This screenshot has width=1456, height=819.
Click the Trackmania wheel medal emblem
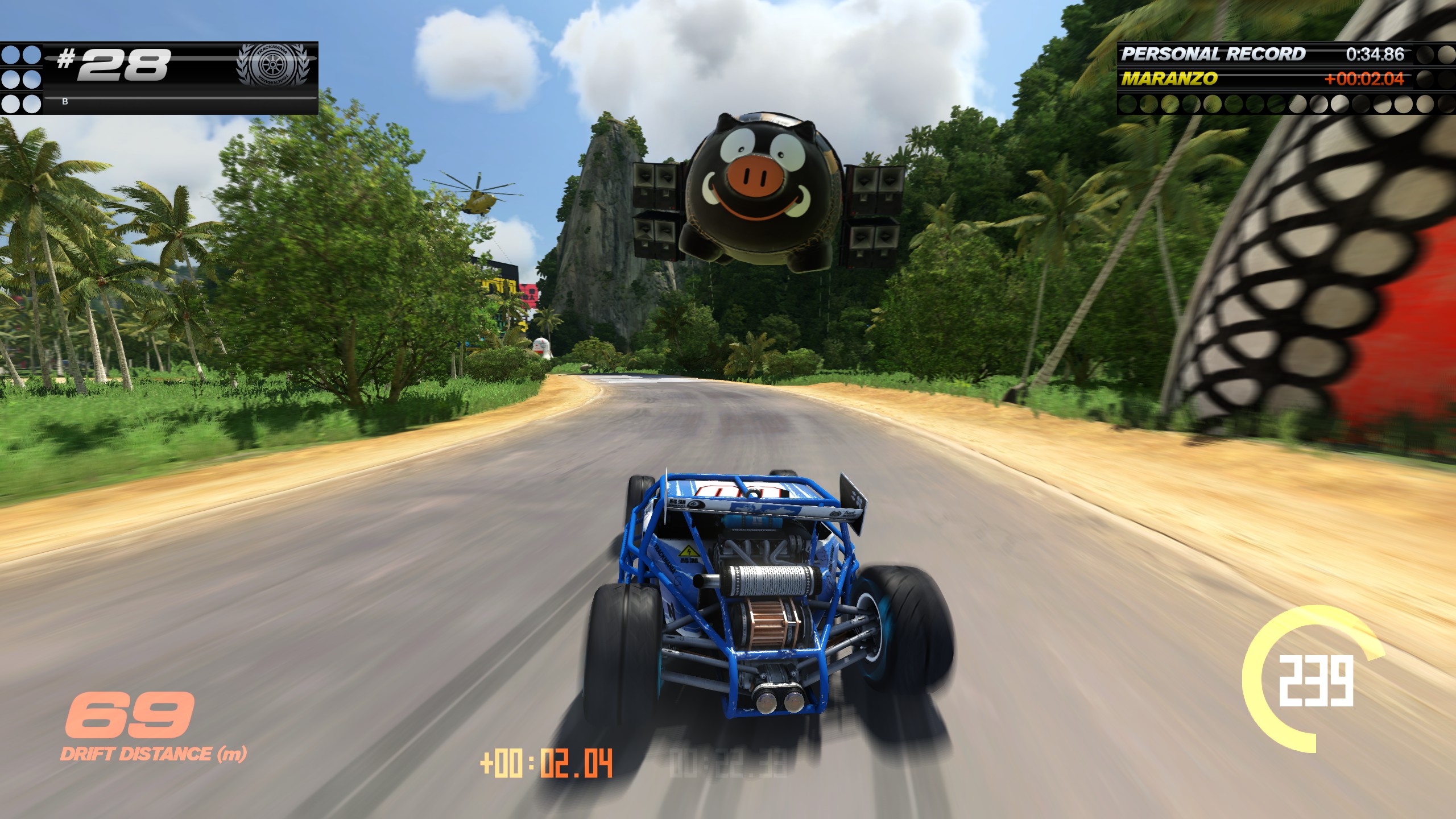[272, 65]
